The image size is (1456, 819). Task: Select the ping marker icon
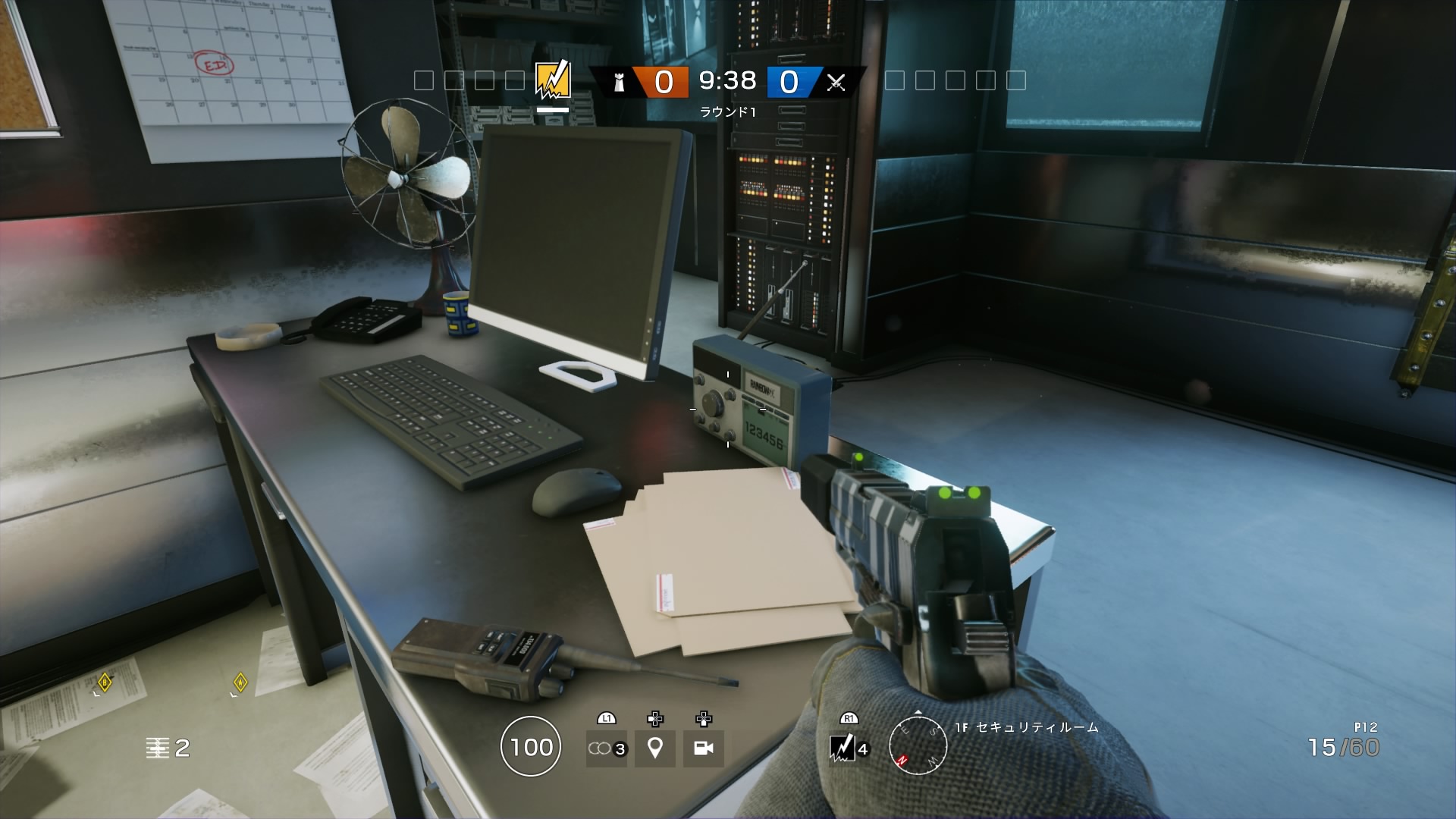click(x=654, y=748)
